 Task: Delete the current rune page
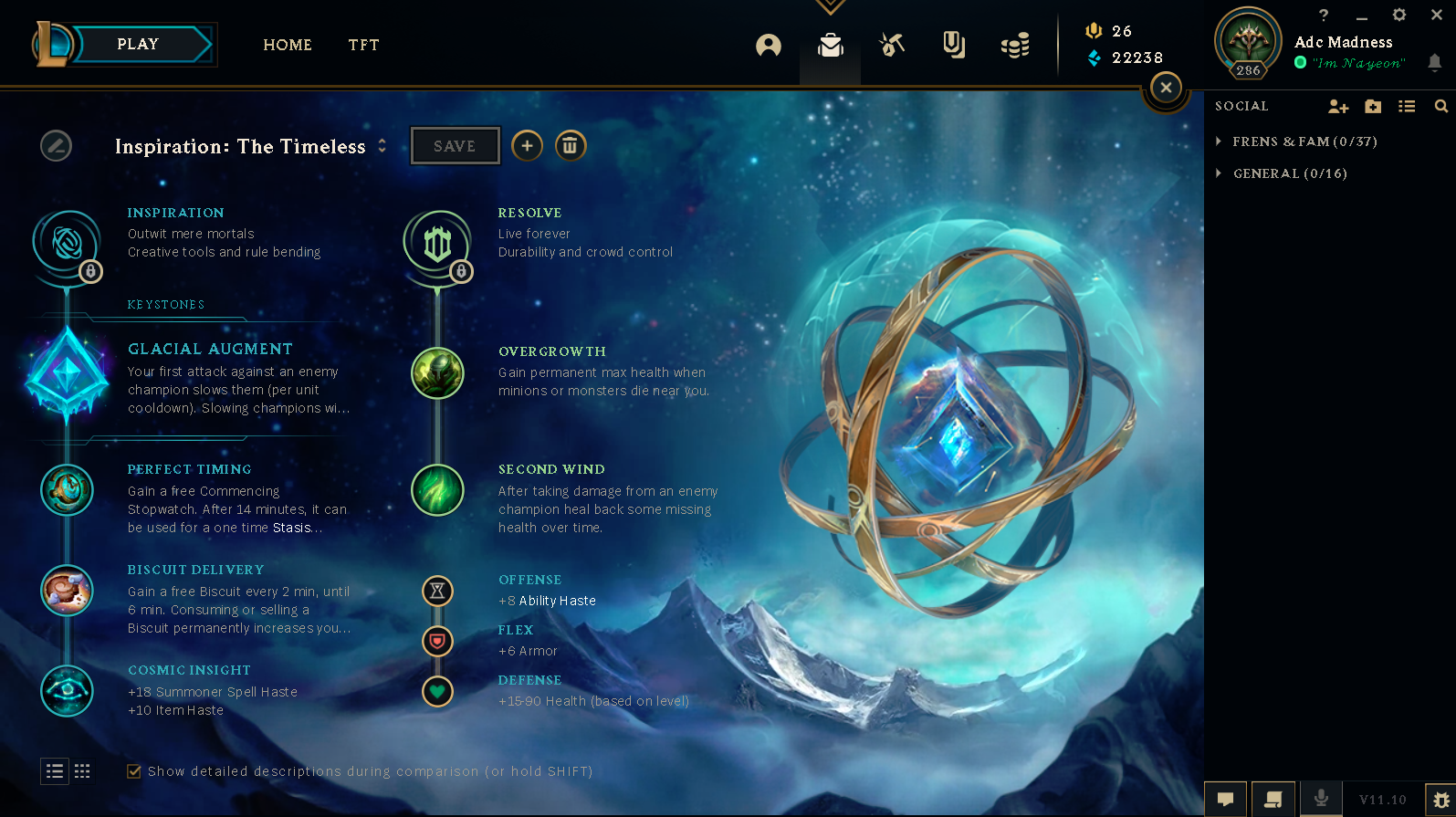click(570, 146)
